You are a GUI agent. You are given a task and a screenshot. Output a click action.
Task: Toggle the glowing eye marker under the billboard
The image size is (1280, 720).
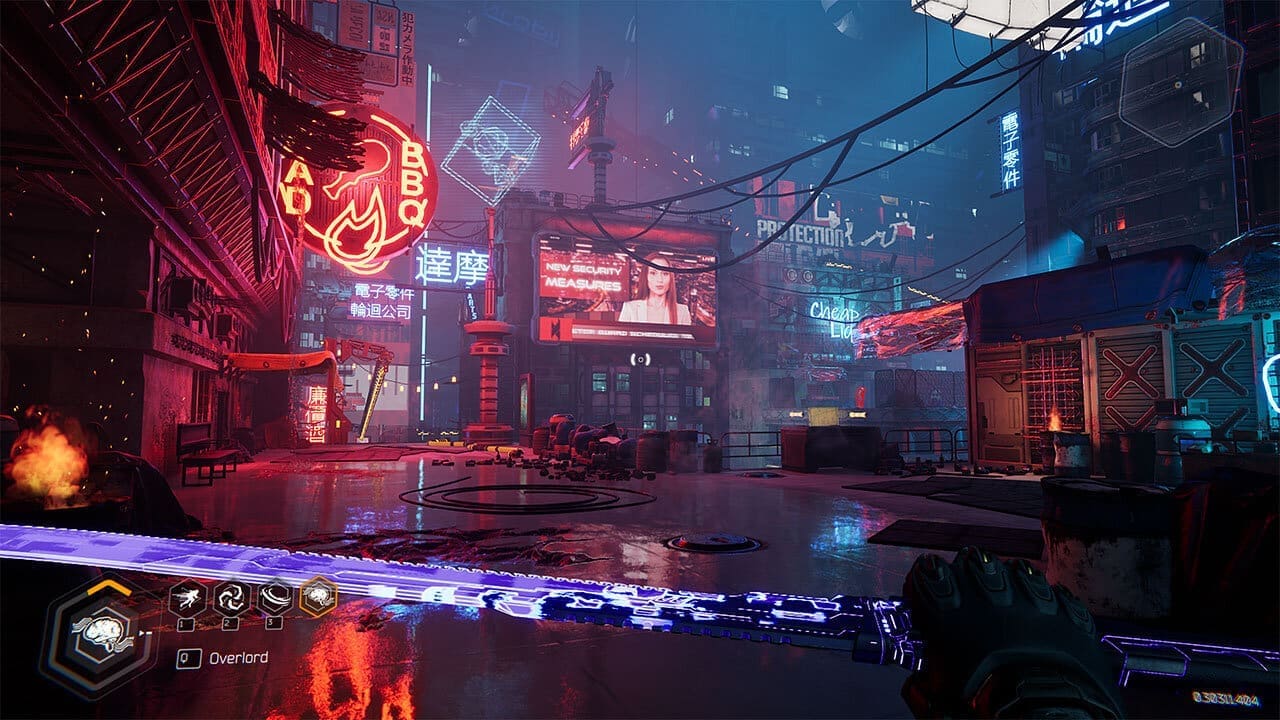click(x=641, y=359)
